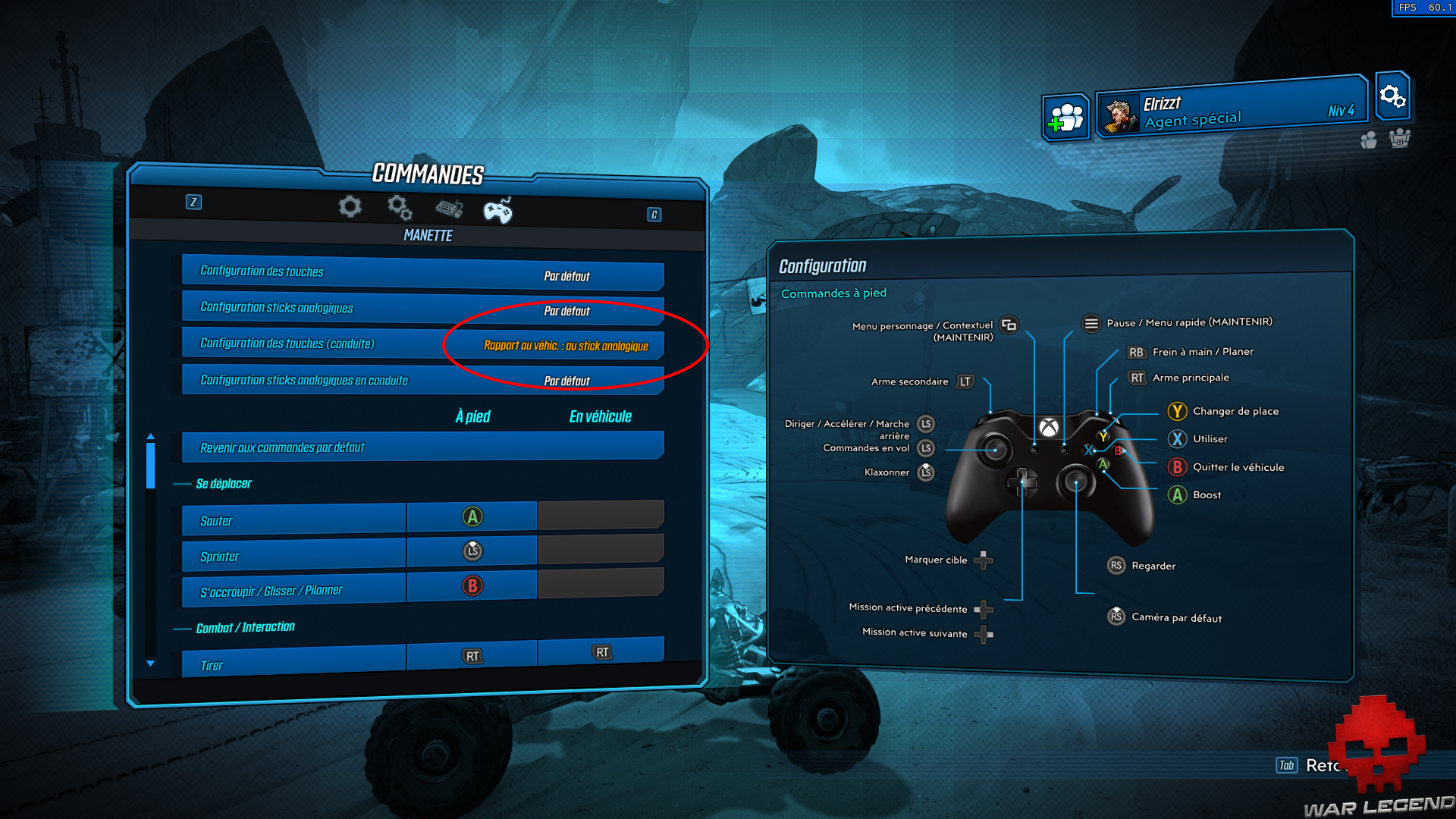Click the B binding for S'accroupir / Glisser / Pilonner

point(472,586)
